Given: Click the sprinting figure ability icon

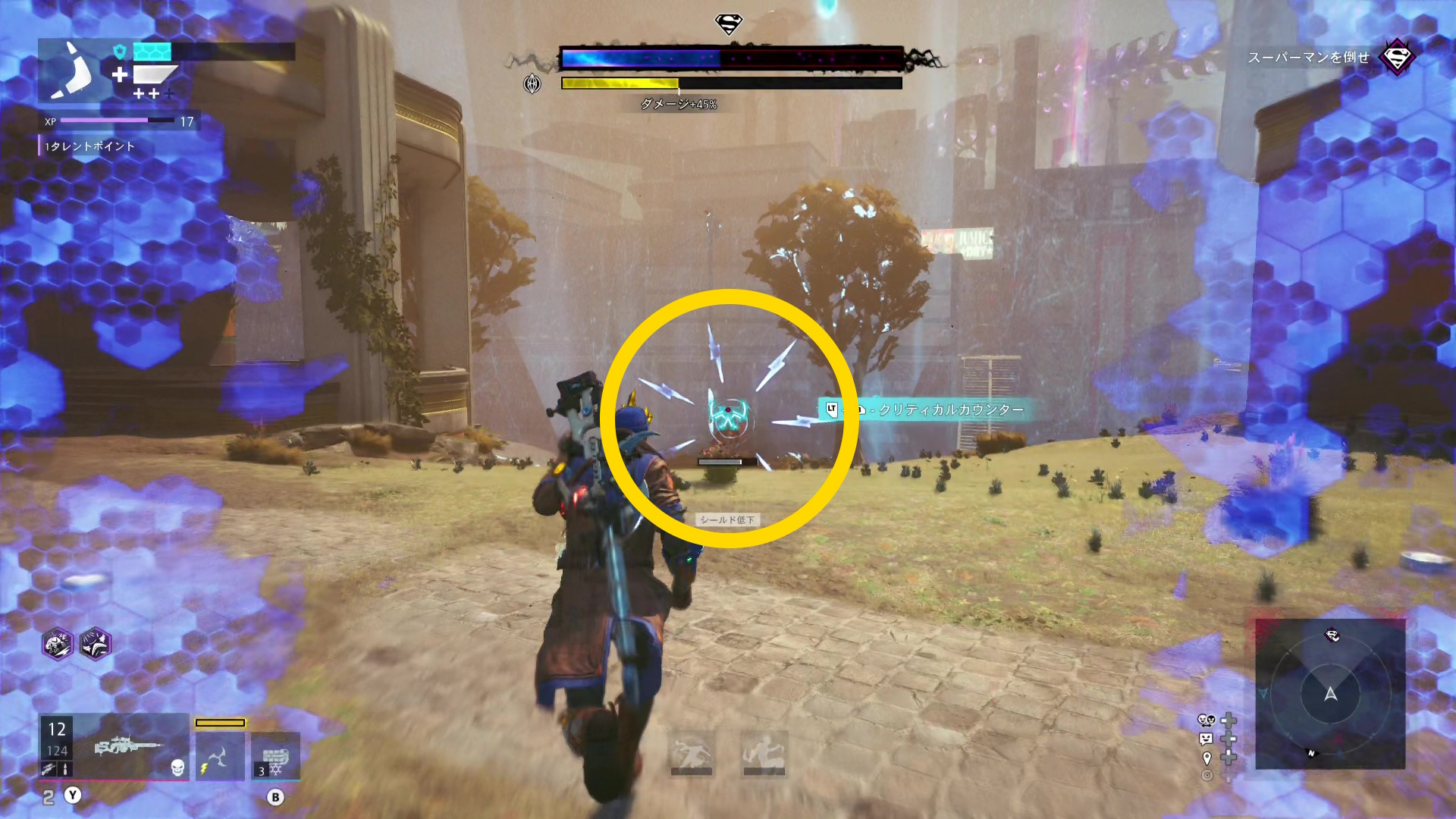Looking at the screenshot, I should 691,753.
